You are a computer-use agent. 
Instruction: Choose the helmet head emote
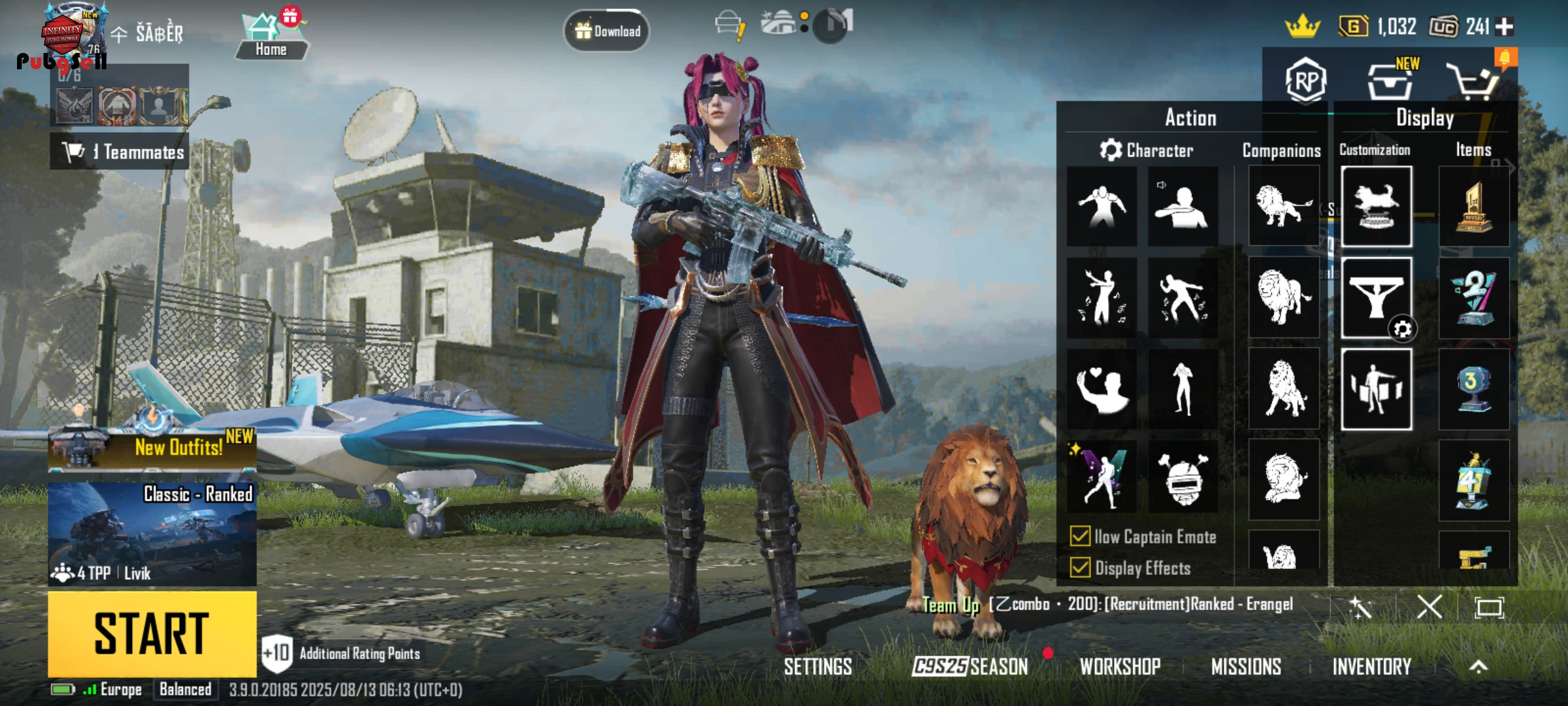click(1183, 479)
